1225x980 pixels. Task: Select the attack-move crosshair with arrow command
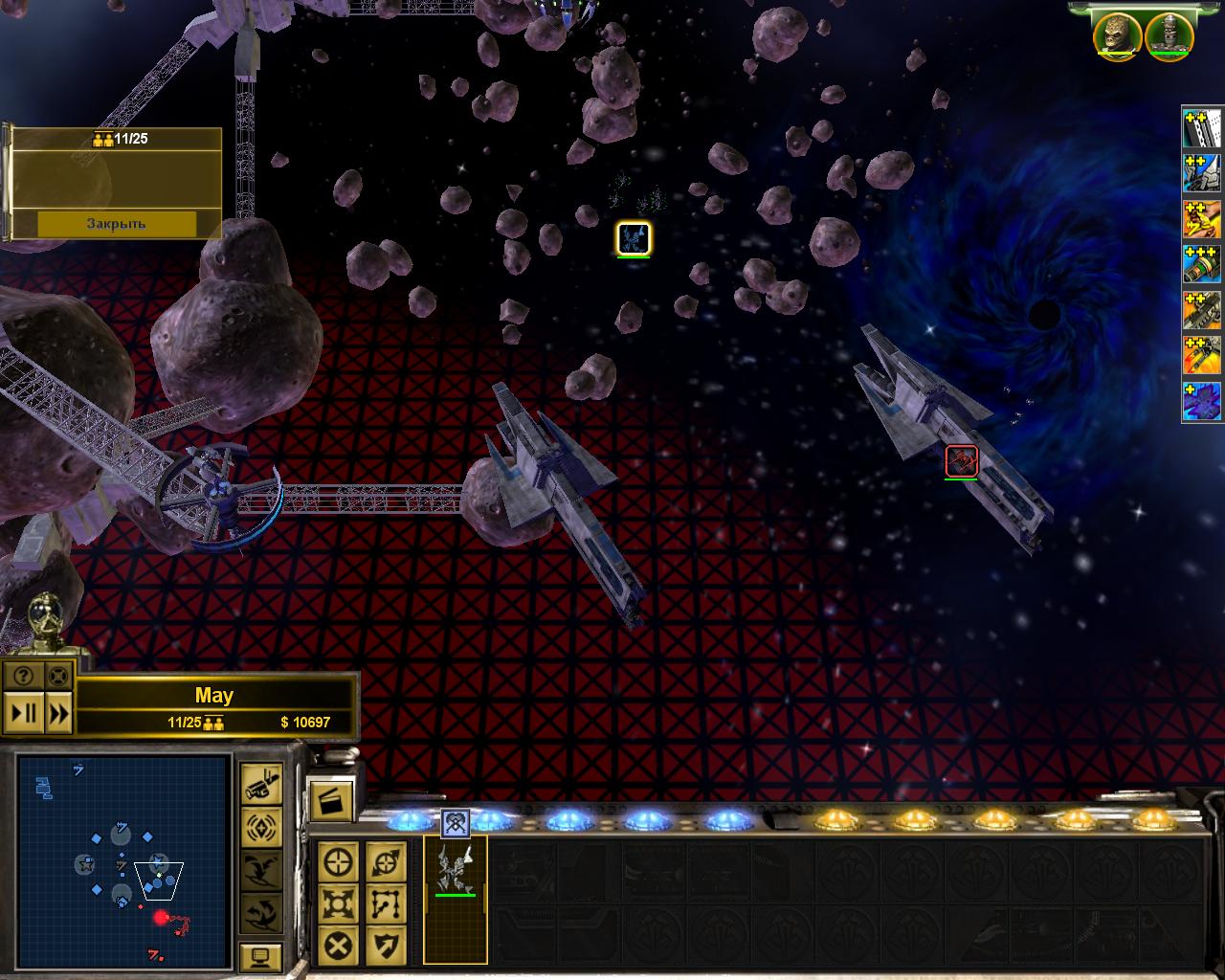[386, 862]
